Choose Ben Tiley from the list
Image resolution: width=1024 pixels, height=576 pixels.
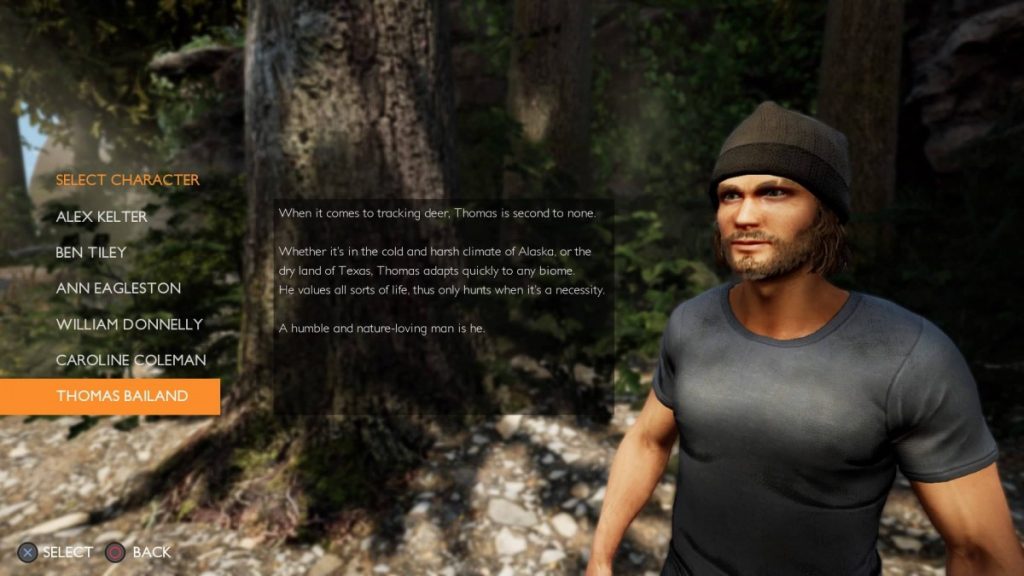tap(91, 252)
